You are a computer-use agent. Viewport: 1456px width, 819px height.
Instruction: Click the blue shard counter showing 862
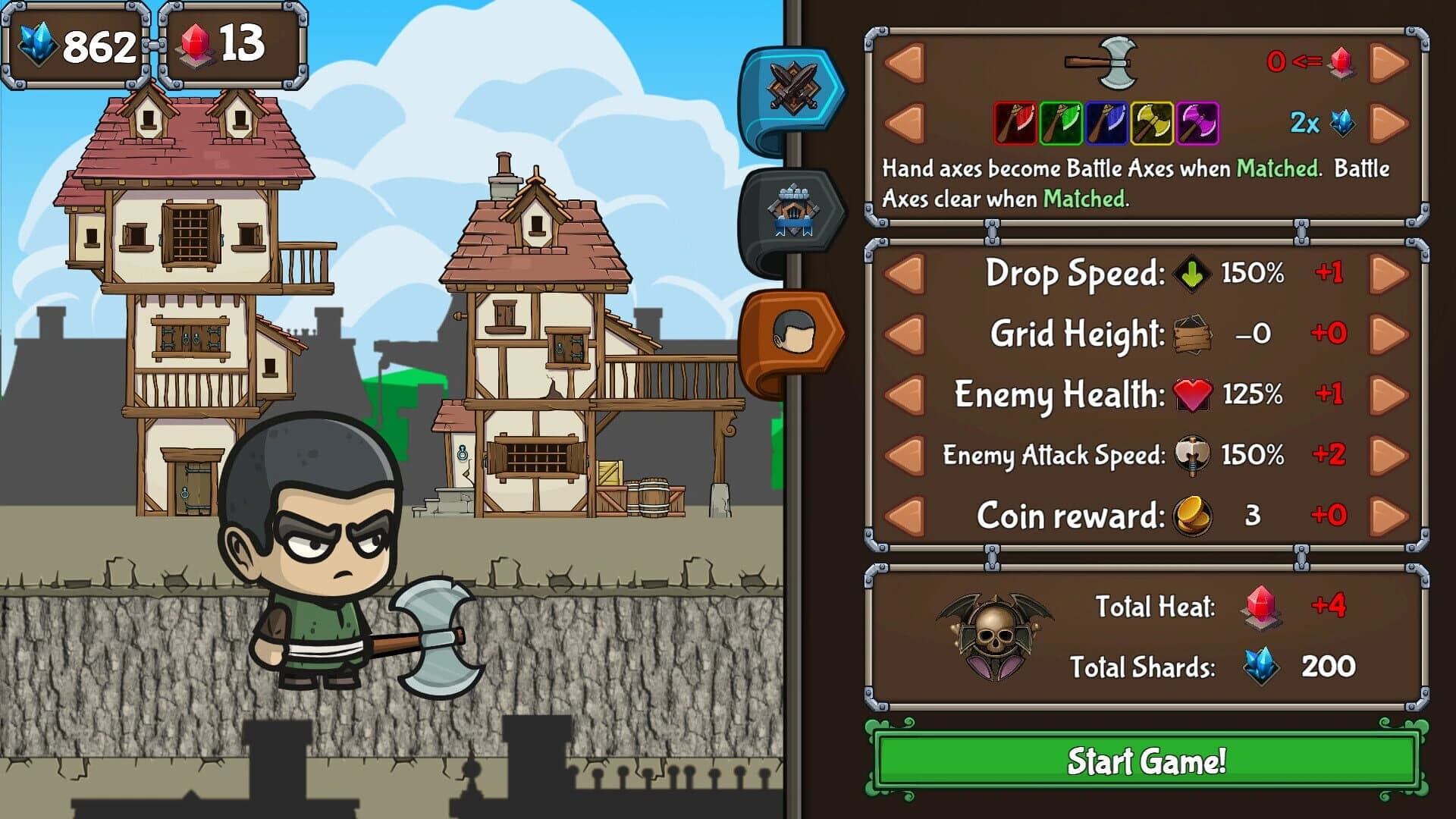click(x=76, y=45)
